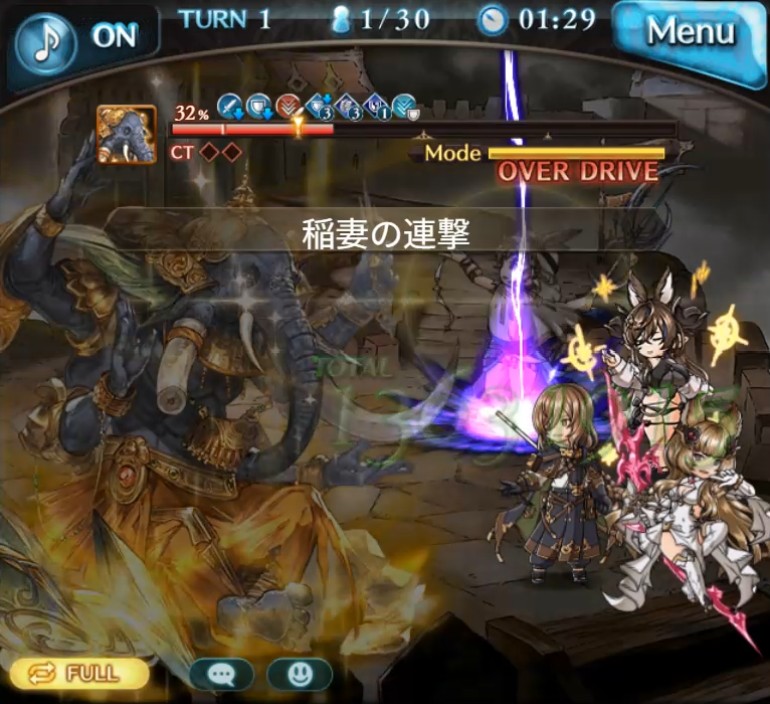770x704 pixels.
Task: Open the battle Menu
Action: click(x=689, y=32)
